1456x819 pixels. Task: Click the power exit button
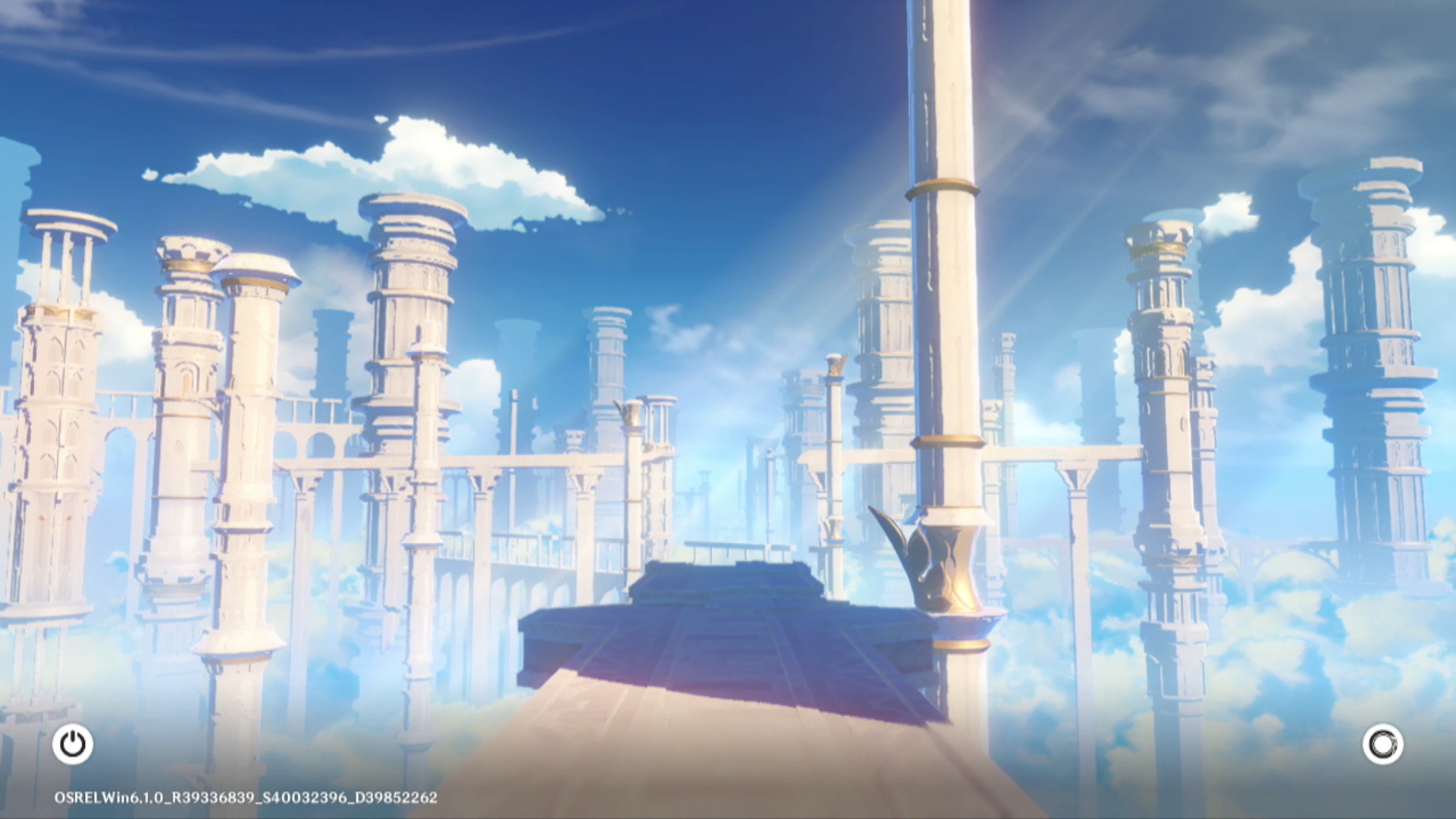click(x=73, y=744)
